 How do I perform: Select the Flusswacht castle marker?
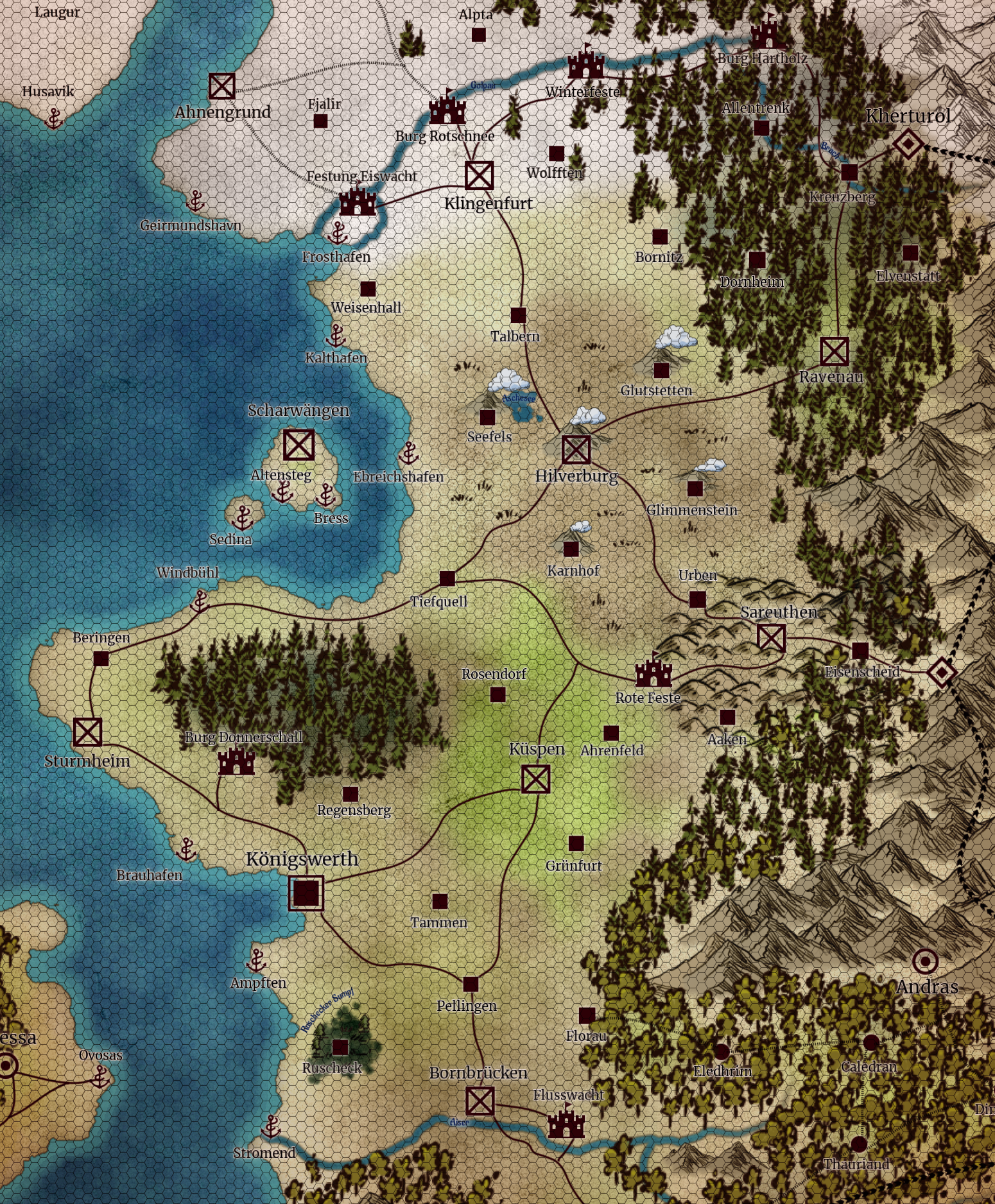click(566, 1123)
